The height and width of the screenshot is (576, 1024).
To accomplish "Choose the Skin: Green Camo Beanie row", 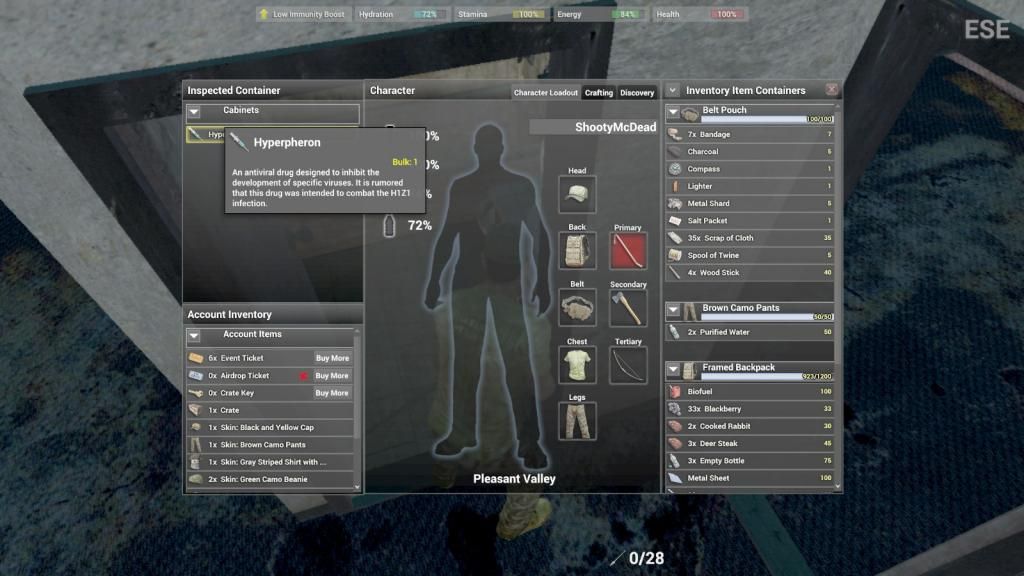I will click(x=268, y=479).
